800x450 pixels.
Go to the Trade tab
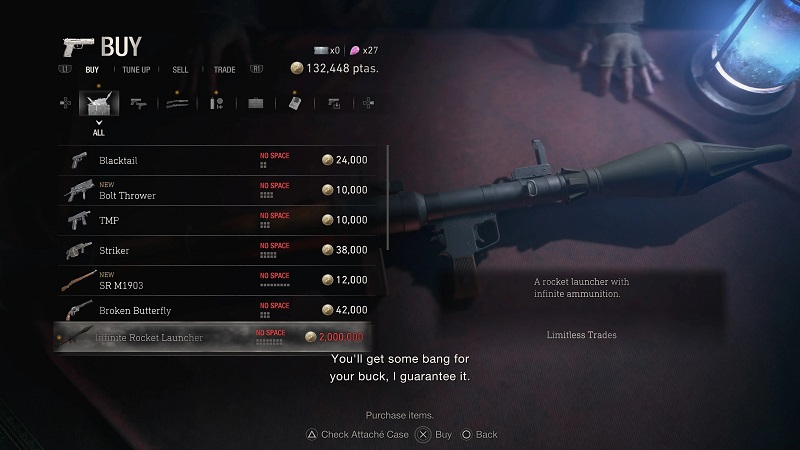coord(224,70)
